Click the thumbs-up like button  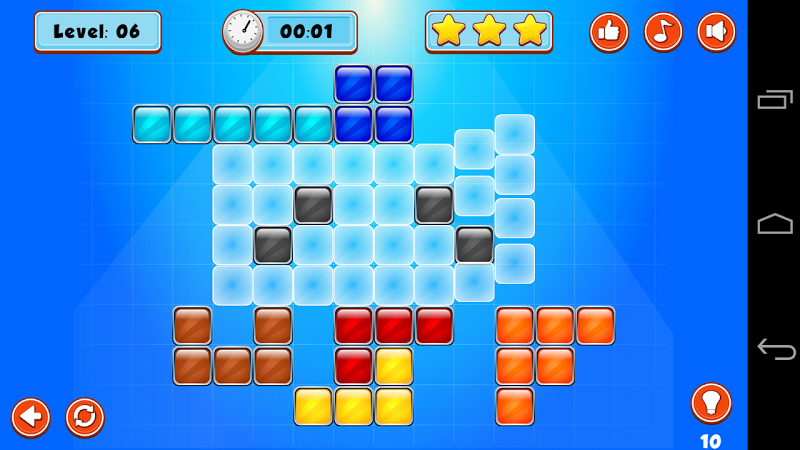coord(608,32)
